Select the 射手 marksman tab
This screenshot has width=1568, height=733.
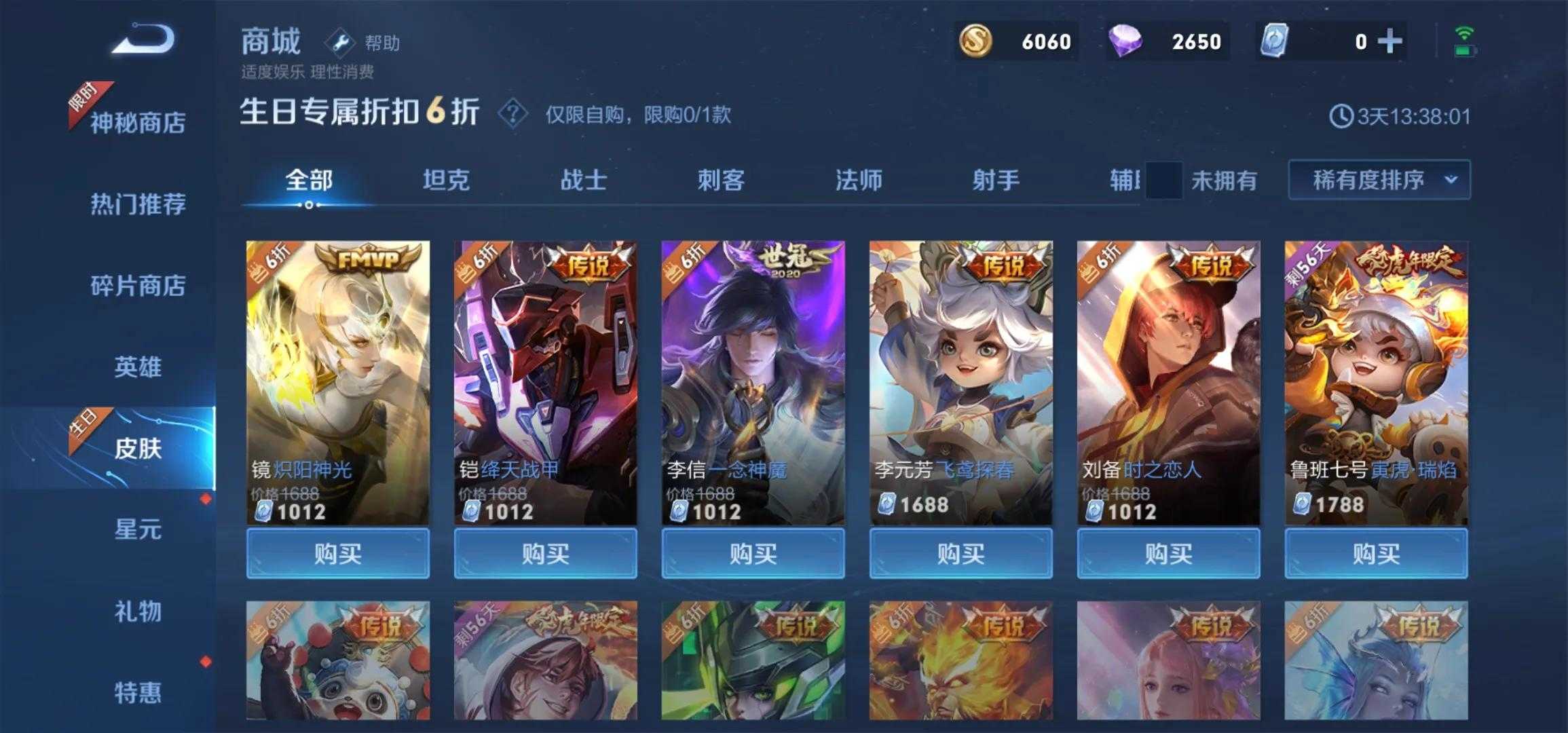click(996, 181)
